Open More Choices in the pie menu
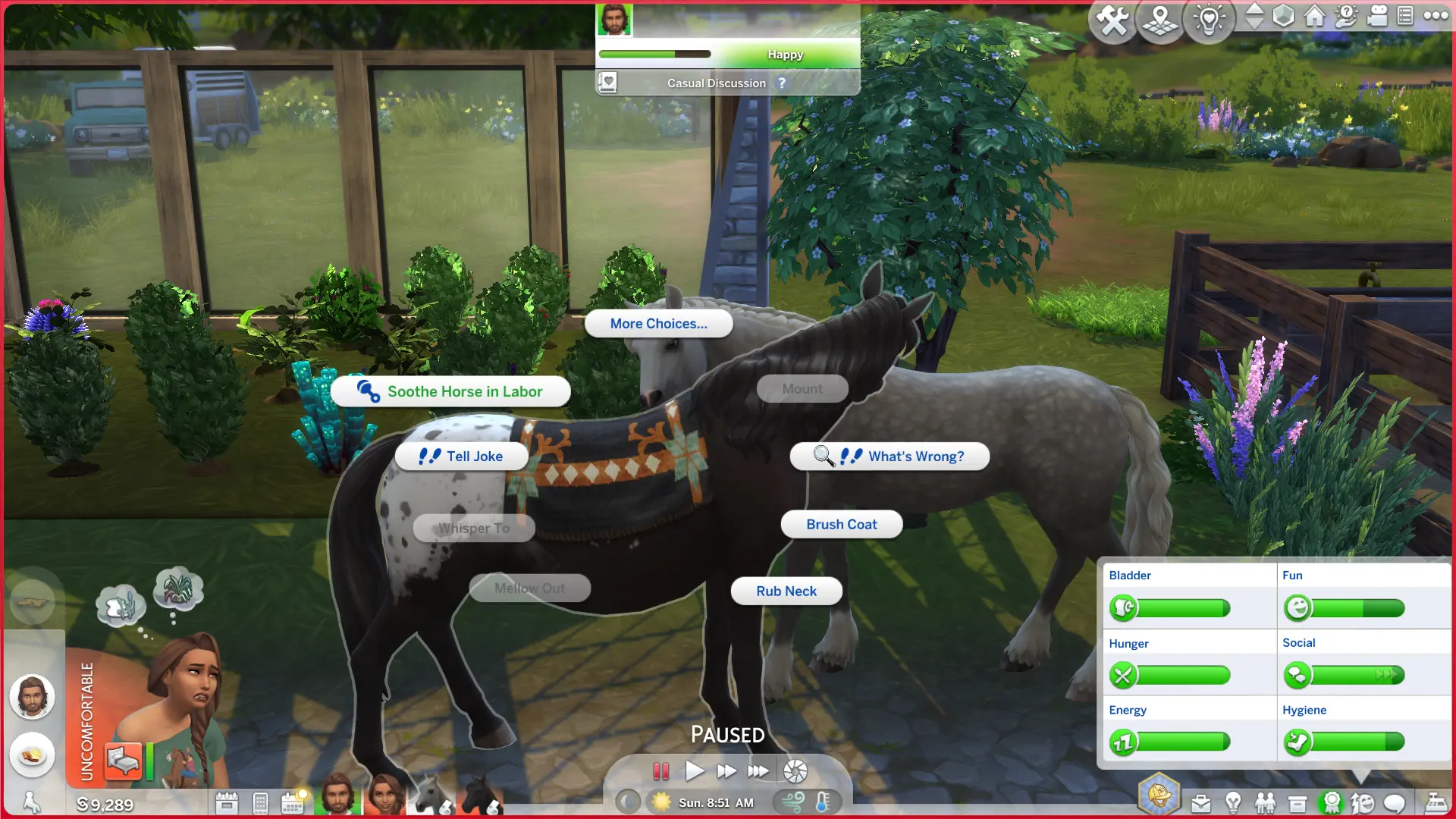Viewport: 1456px width, 819px height. click(658, 323)
